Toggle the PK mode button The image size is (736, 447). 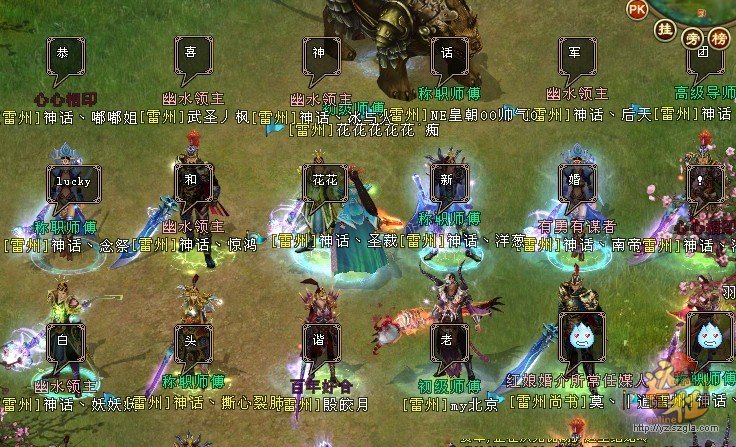637,9
